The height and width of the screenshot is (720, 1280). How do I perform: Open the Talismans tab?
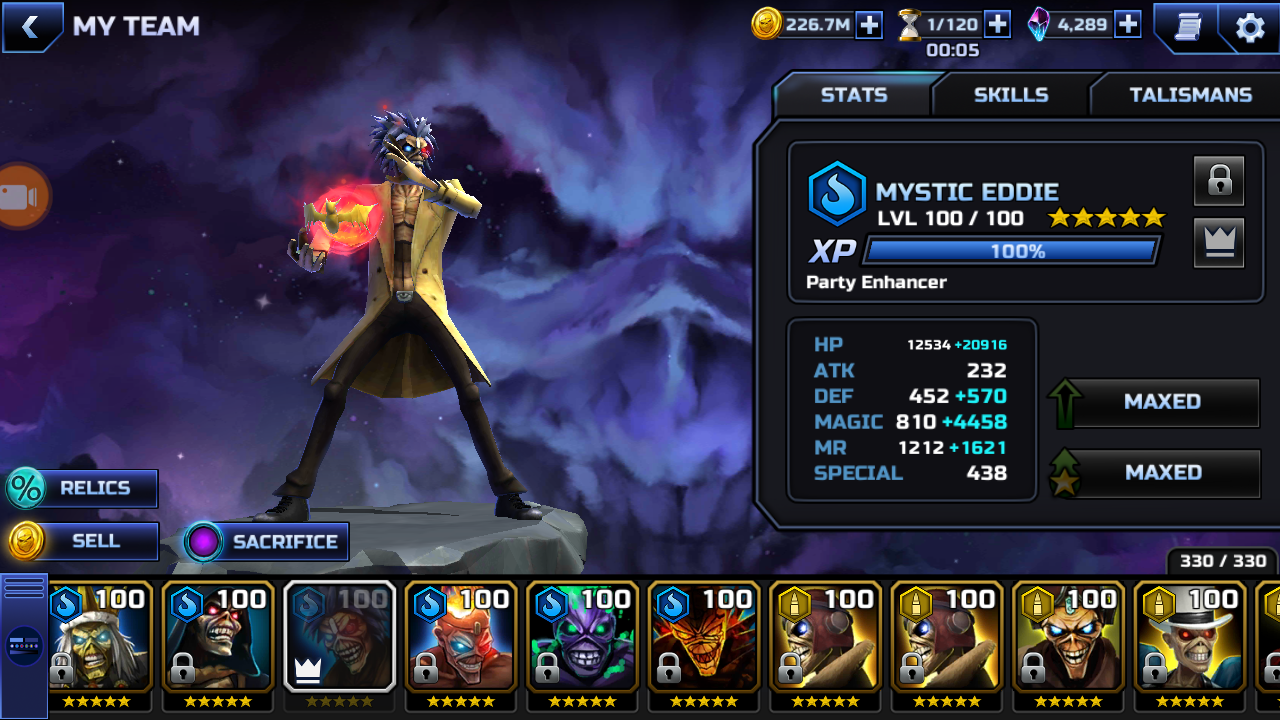point(1190,95)
